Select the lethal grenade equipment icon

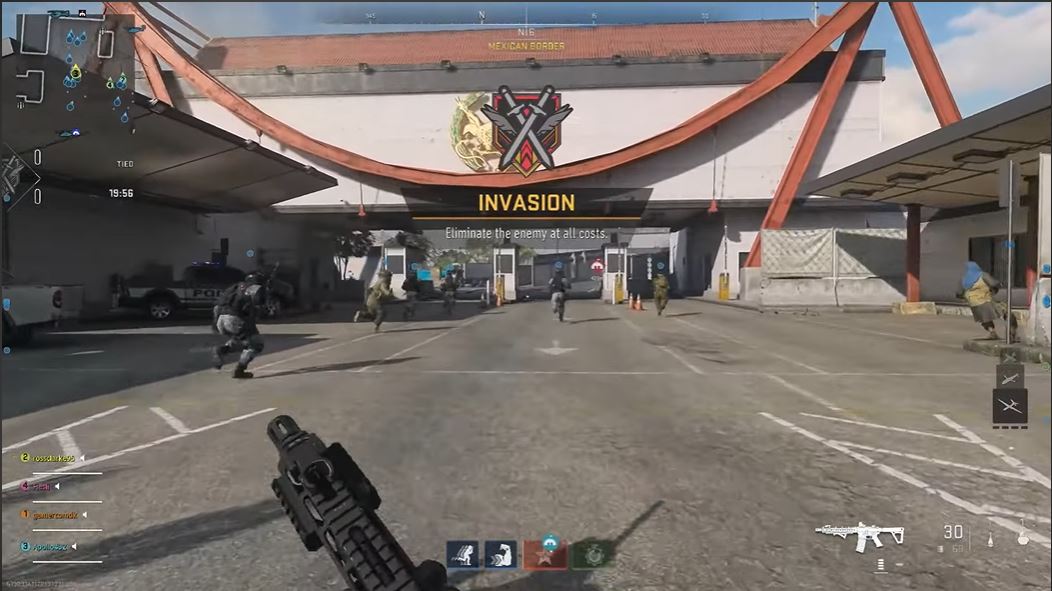(1021, 537)
